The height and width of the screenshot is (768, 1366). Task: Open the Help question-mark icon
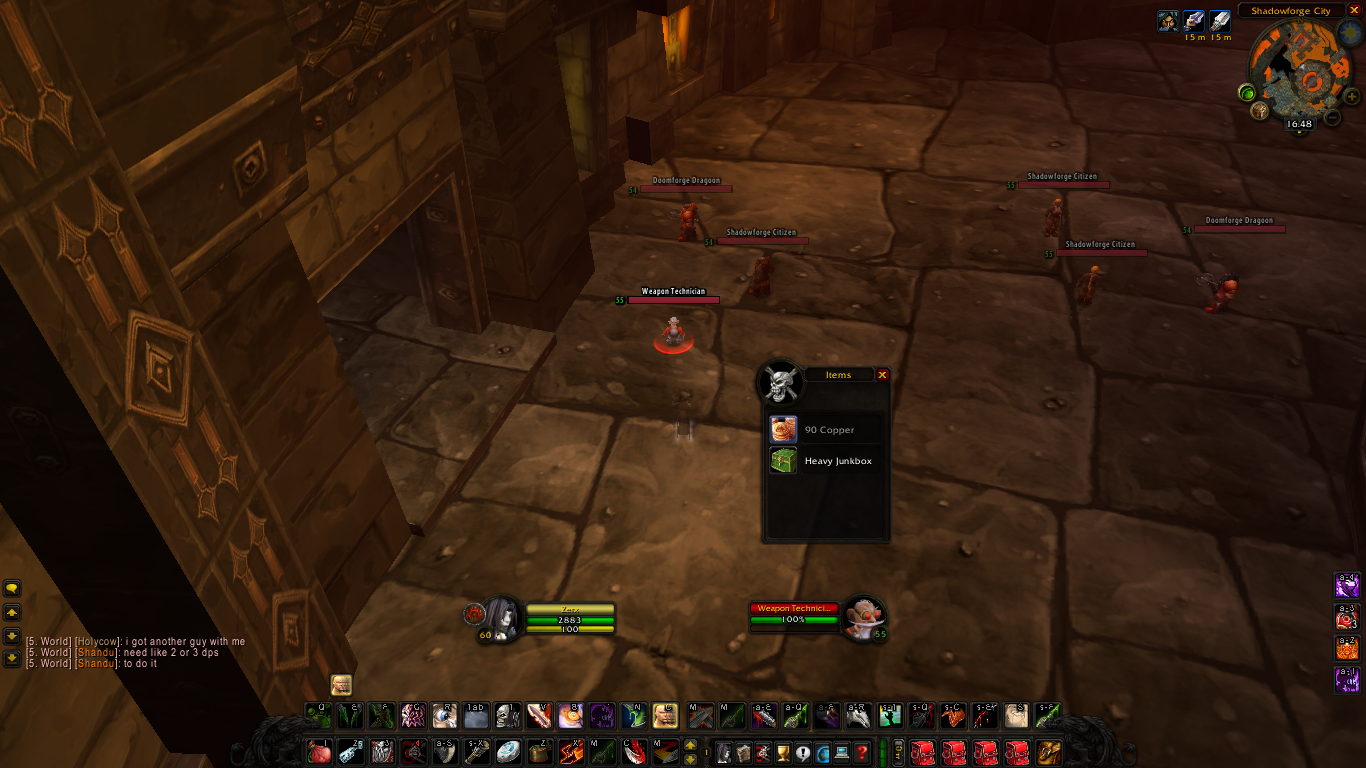pos(862,752)
